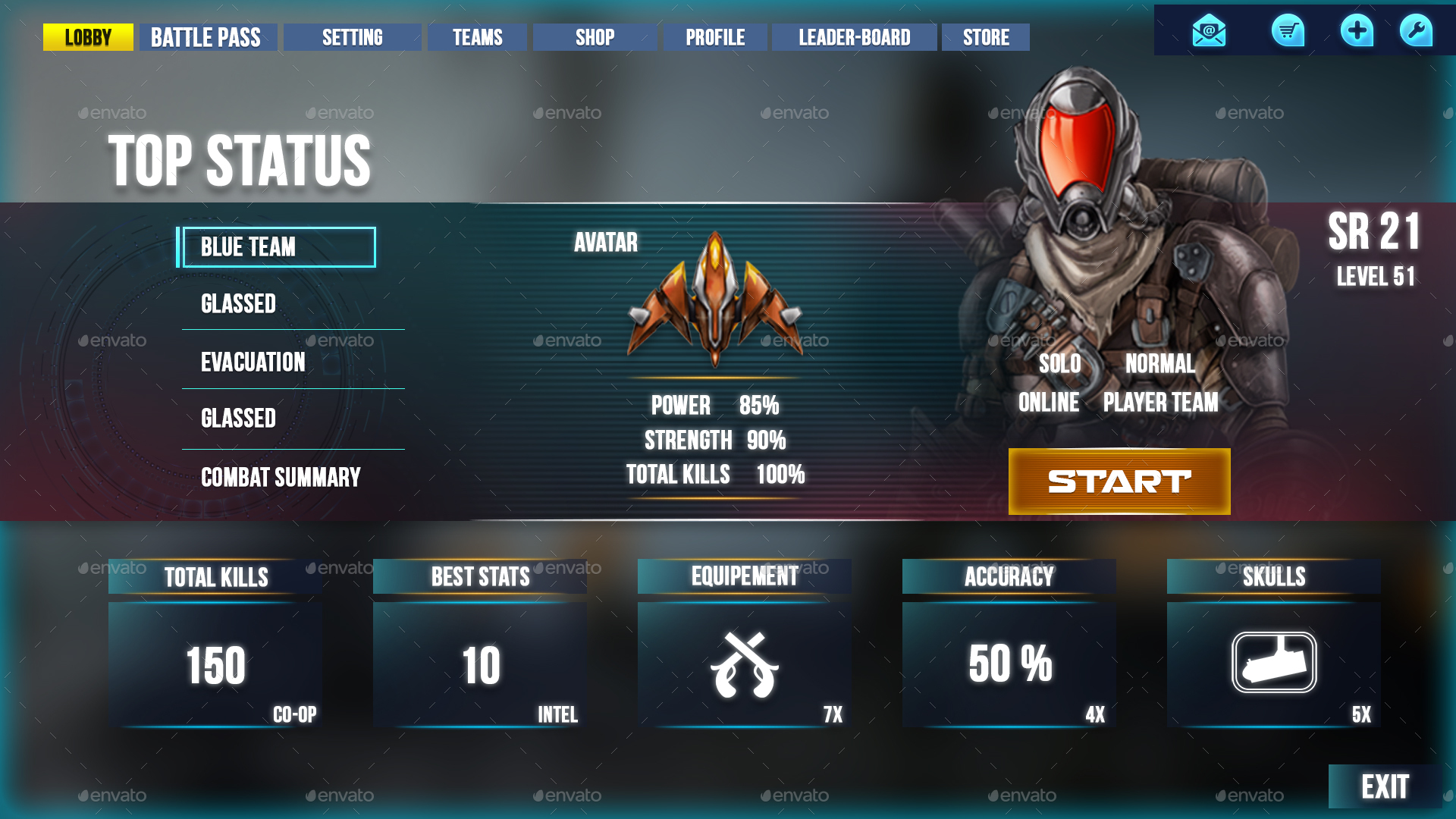Select Solo play mode

coord(1059,365)
